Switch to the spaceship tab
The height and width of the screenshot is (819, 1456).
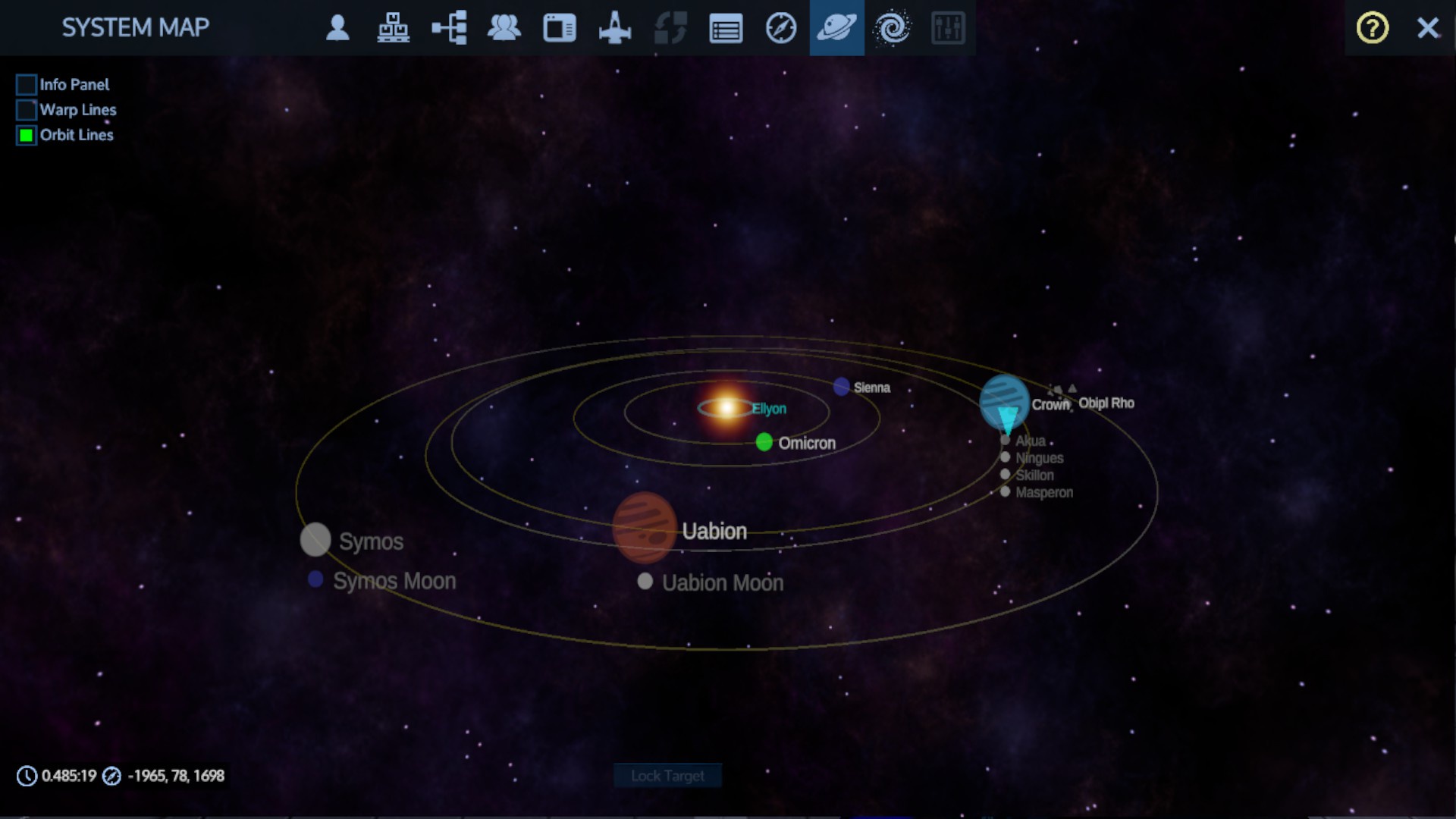click(x=615, y=28)
